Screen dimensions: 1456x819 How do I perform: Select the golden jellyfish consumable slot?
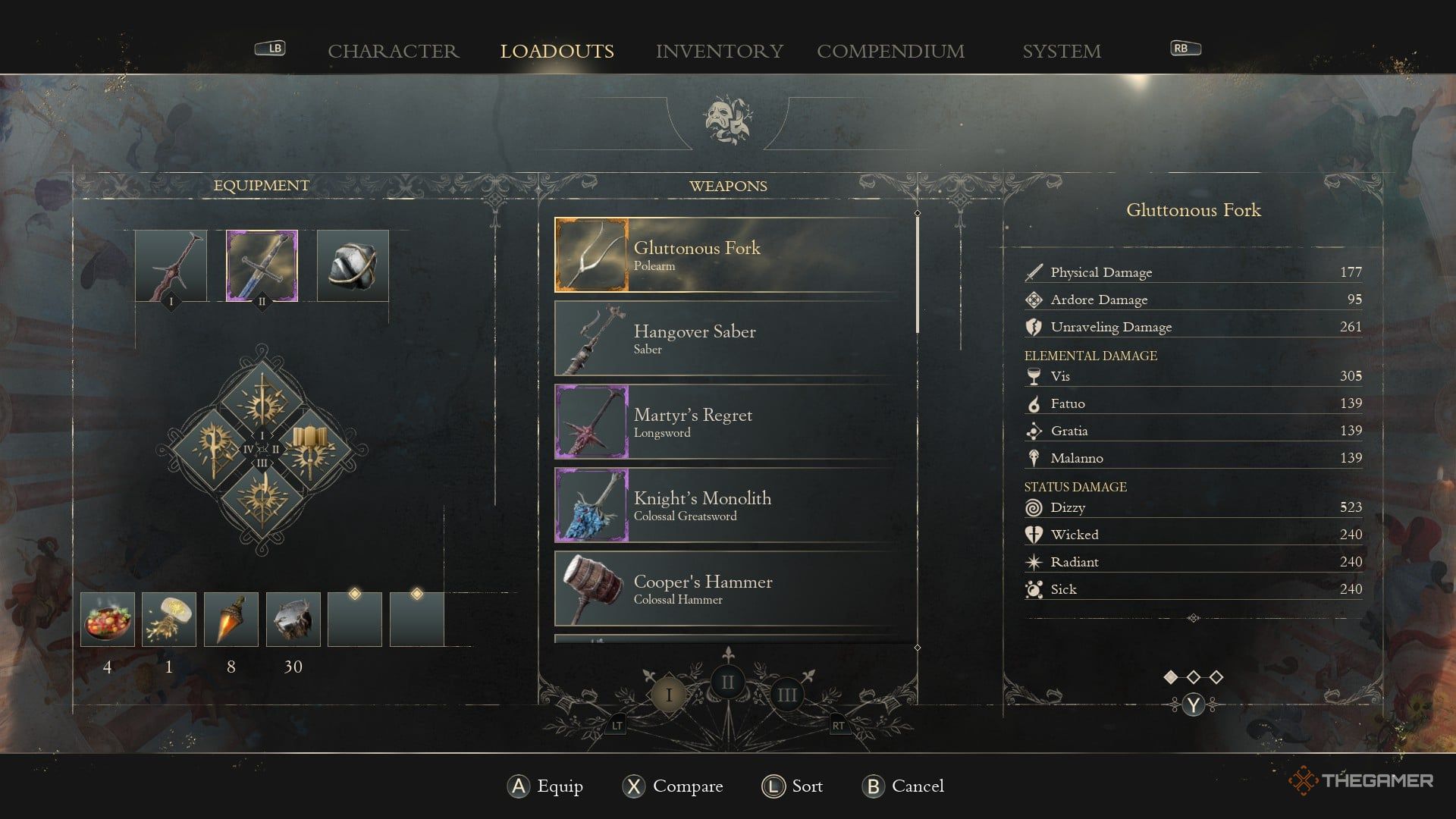coord(169,620)
